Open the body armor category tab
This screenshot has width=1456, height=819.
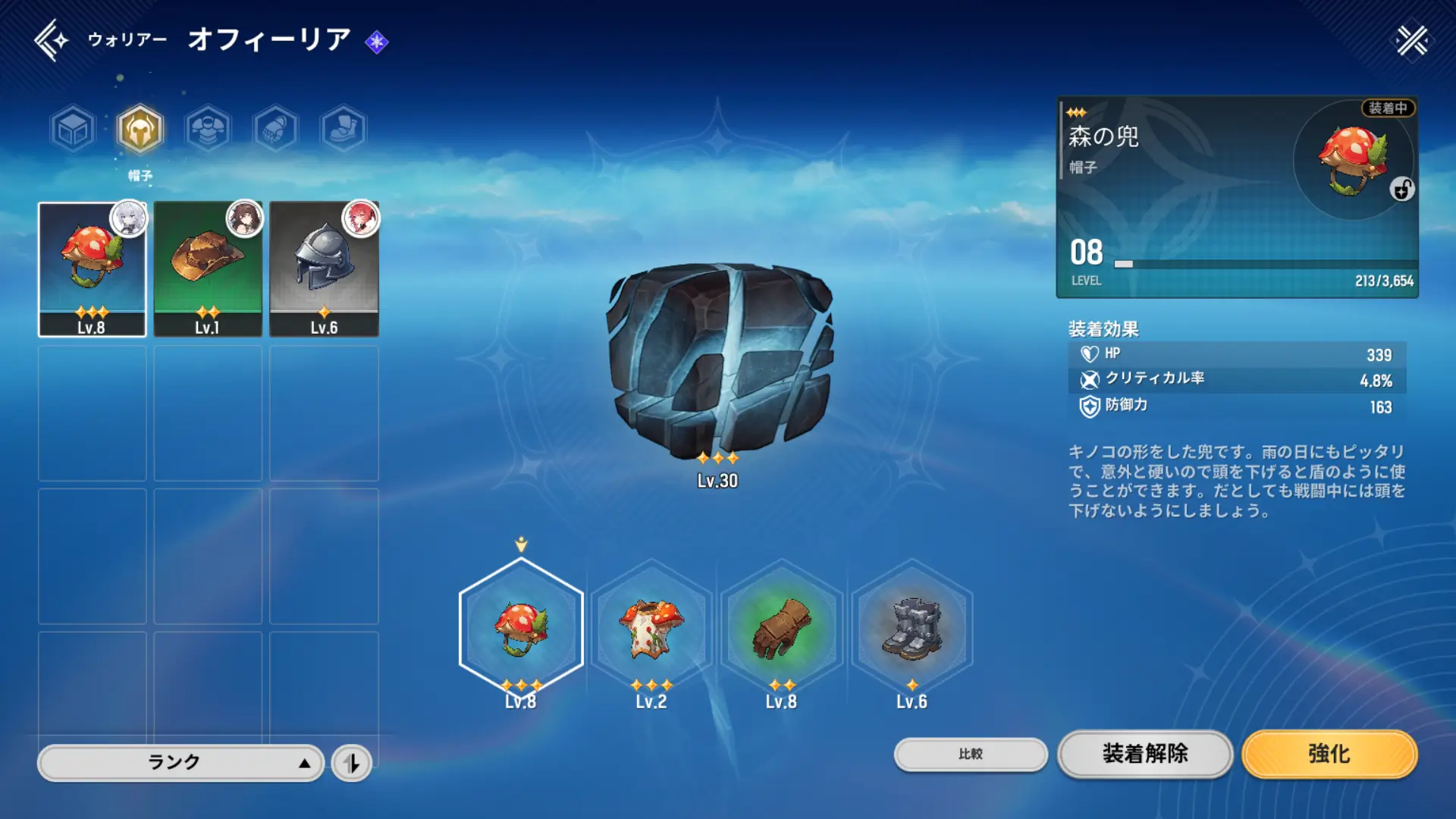(208, 129)
